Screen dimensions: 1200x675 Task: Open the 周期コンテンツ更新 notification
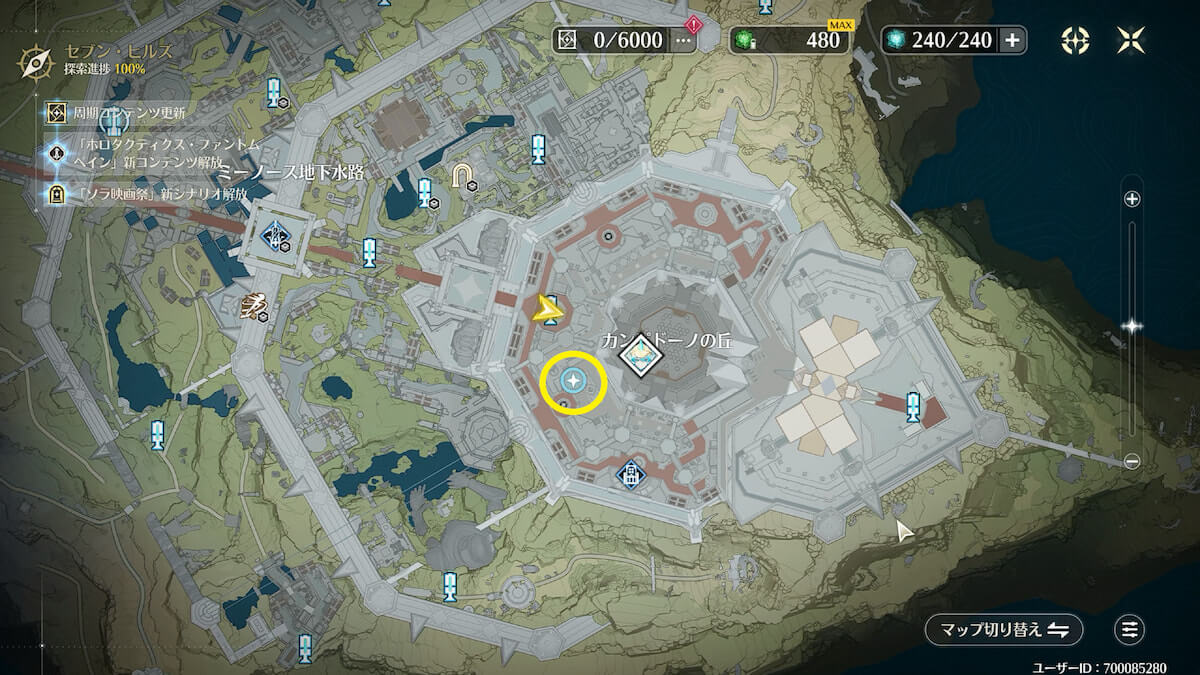point(128,112)
